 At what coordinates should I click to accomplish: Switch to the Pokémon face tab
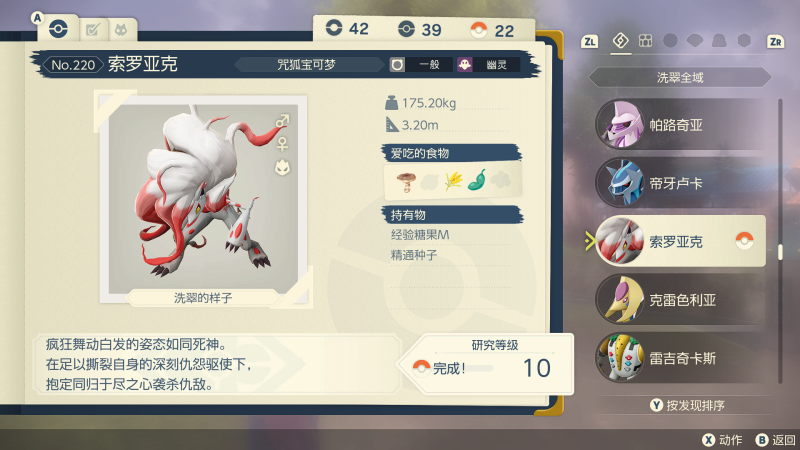[121, 30]
